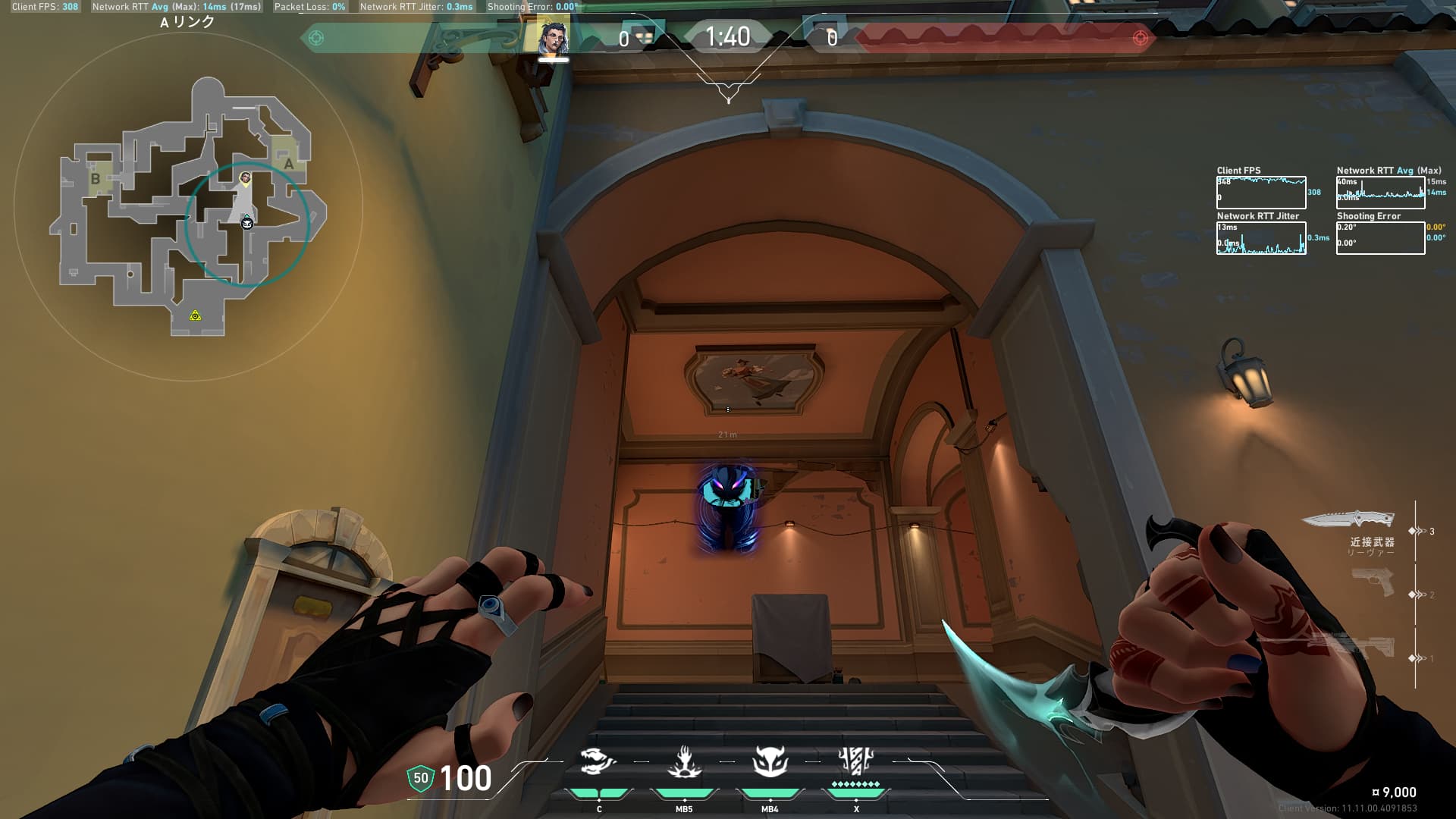Image resolution: width=1456 pixels, height=819 pixels.
Task: Click the circular minimap
Action: (188, 206)
